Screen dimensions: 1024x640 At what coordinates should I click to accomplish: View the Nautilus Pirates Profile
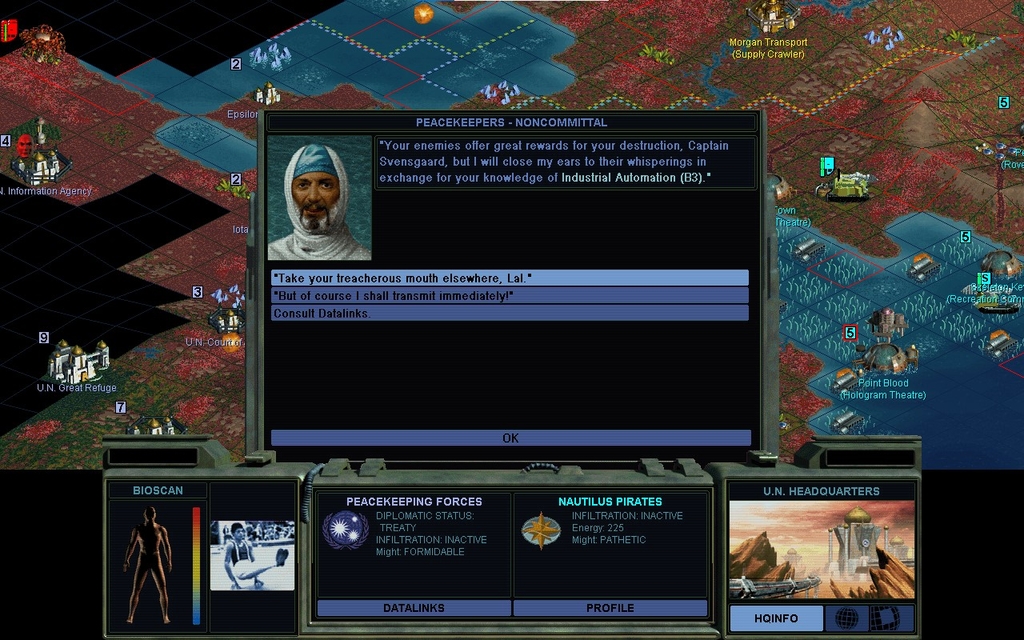tap(610, 608)
